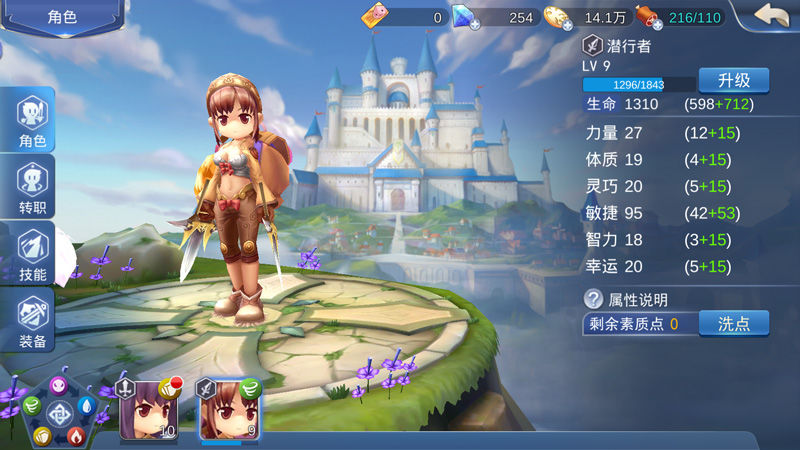
Task: Click the 升级 level-up button
Action: coord(733,81)
